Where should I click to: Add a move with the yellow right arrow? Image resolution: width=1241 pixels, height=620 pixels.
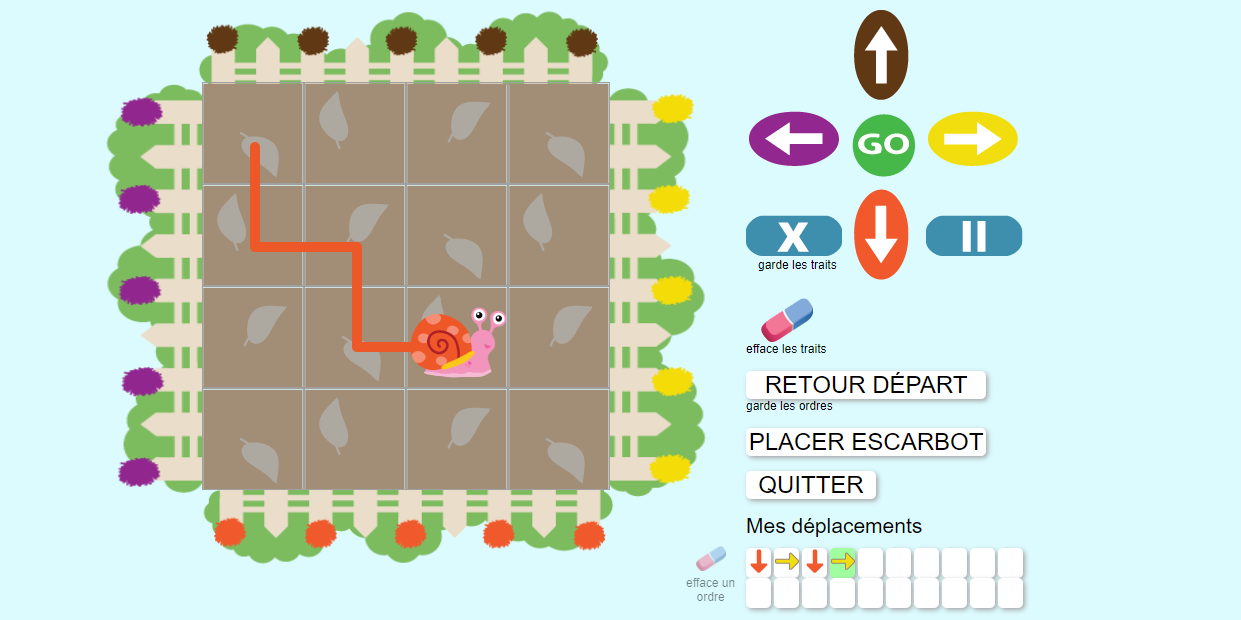pos(972,139)
